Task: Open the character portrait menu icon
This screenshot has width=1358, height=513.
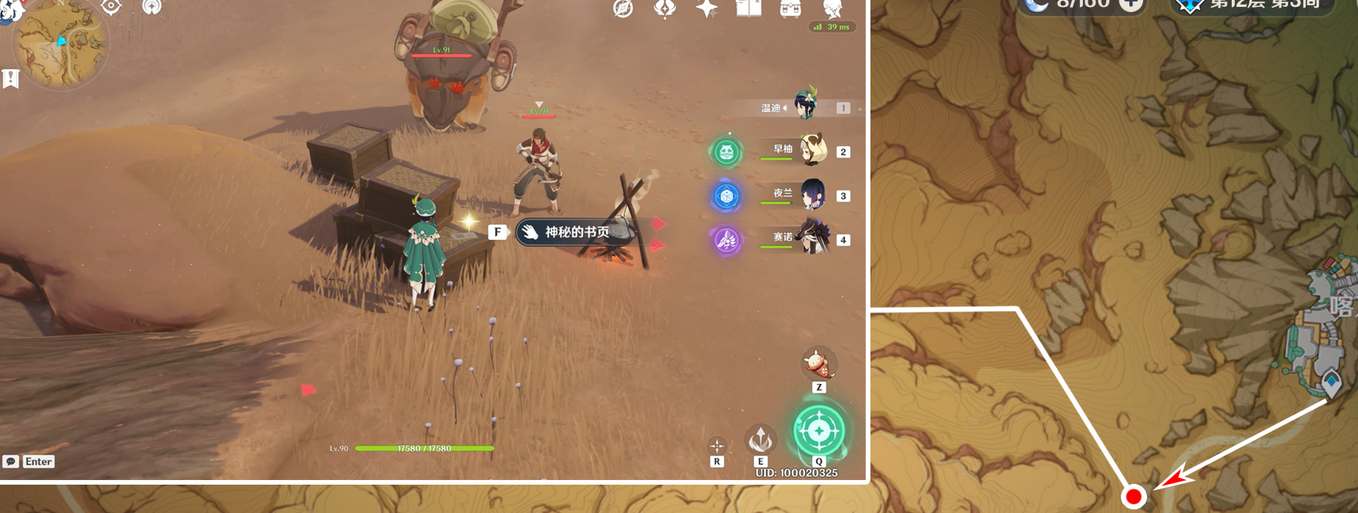Action: (x=831, y=9)
